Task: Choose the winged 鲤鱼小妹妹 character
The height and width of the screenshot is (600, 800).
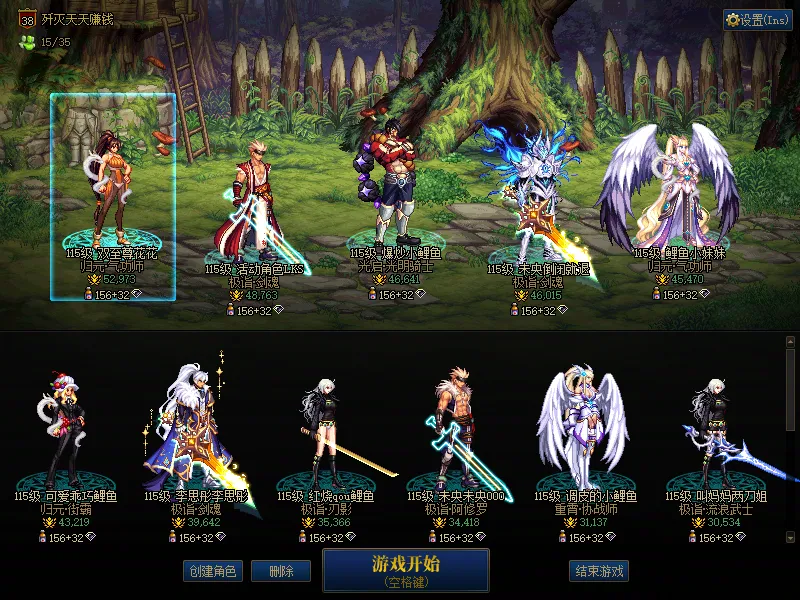Action: [668, 195]
